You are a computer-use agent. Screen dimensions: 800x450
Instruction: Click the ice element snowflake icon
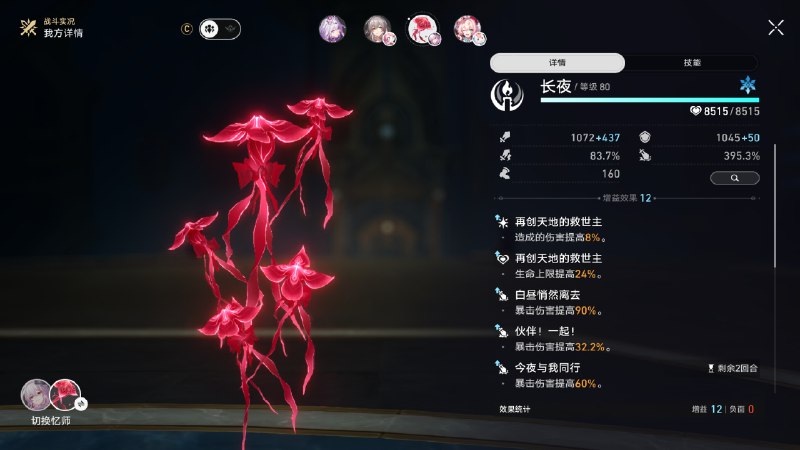click(747, 86)
